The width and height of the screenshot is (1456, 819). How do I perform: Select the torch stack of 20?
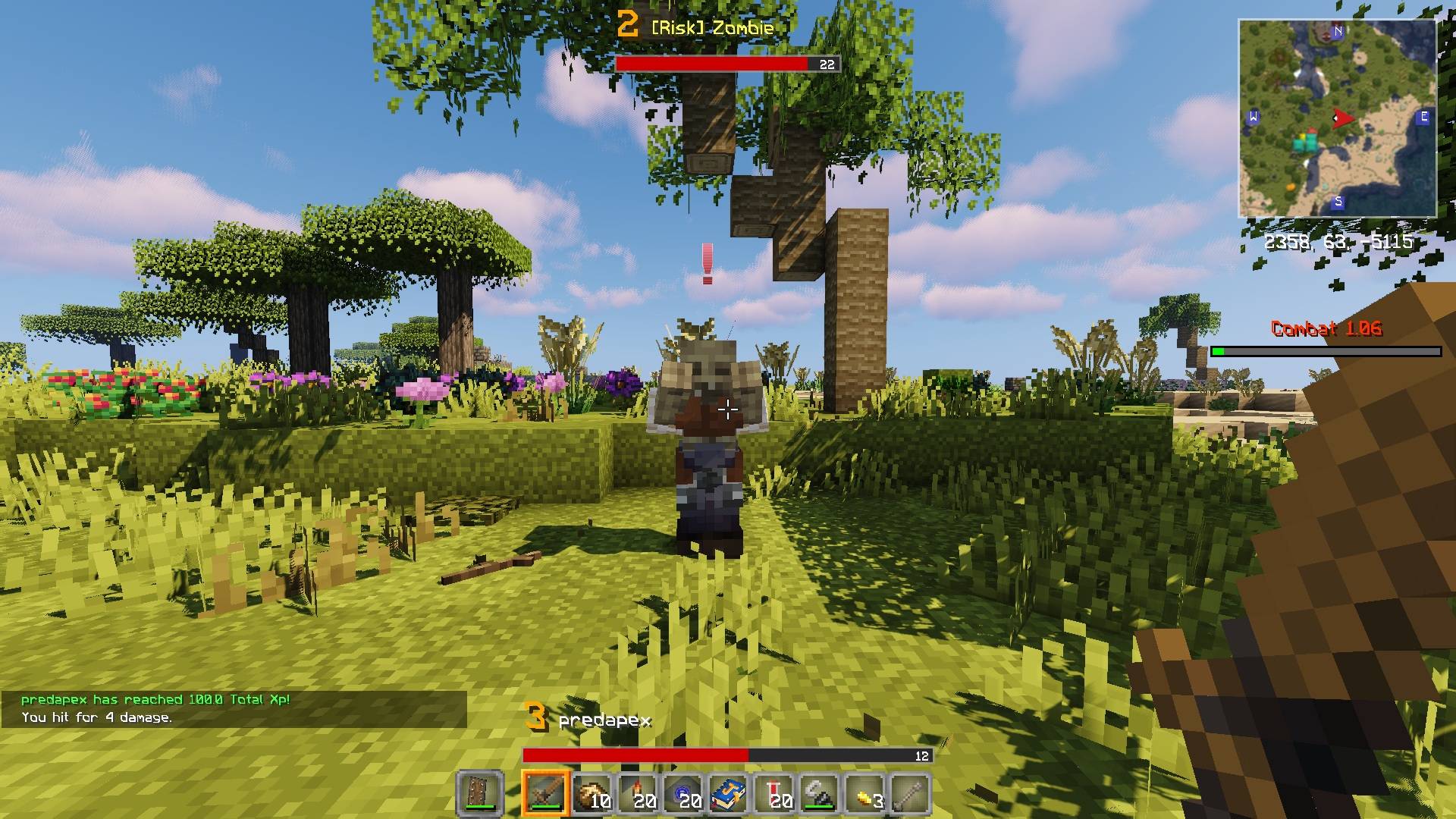(x=637, y=790)
